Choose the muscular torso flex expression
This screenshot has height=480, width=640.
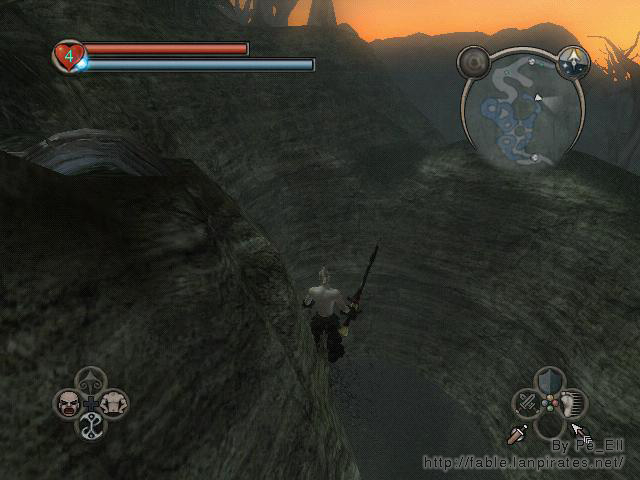pos(115,403)
